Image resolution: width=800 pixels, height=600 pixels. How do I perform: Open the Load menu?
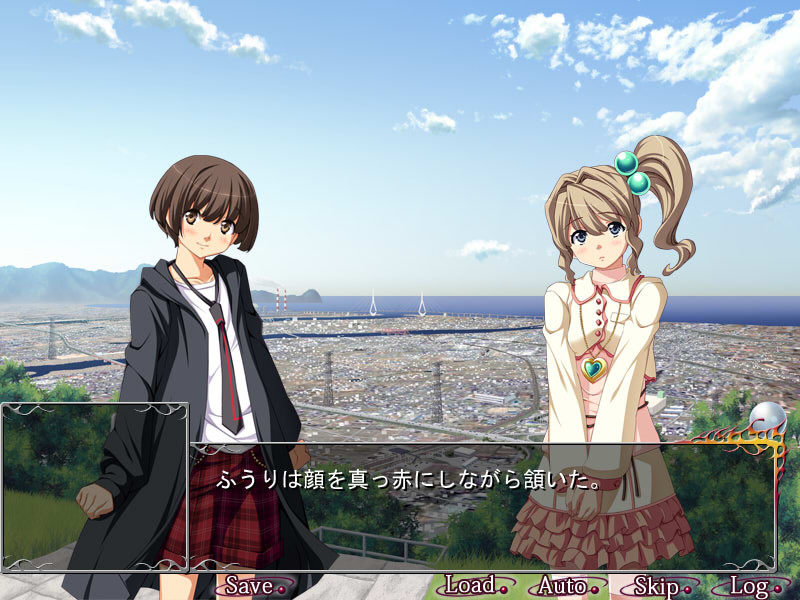[x=470, y=585]
